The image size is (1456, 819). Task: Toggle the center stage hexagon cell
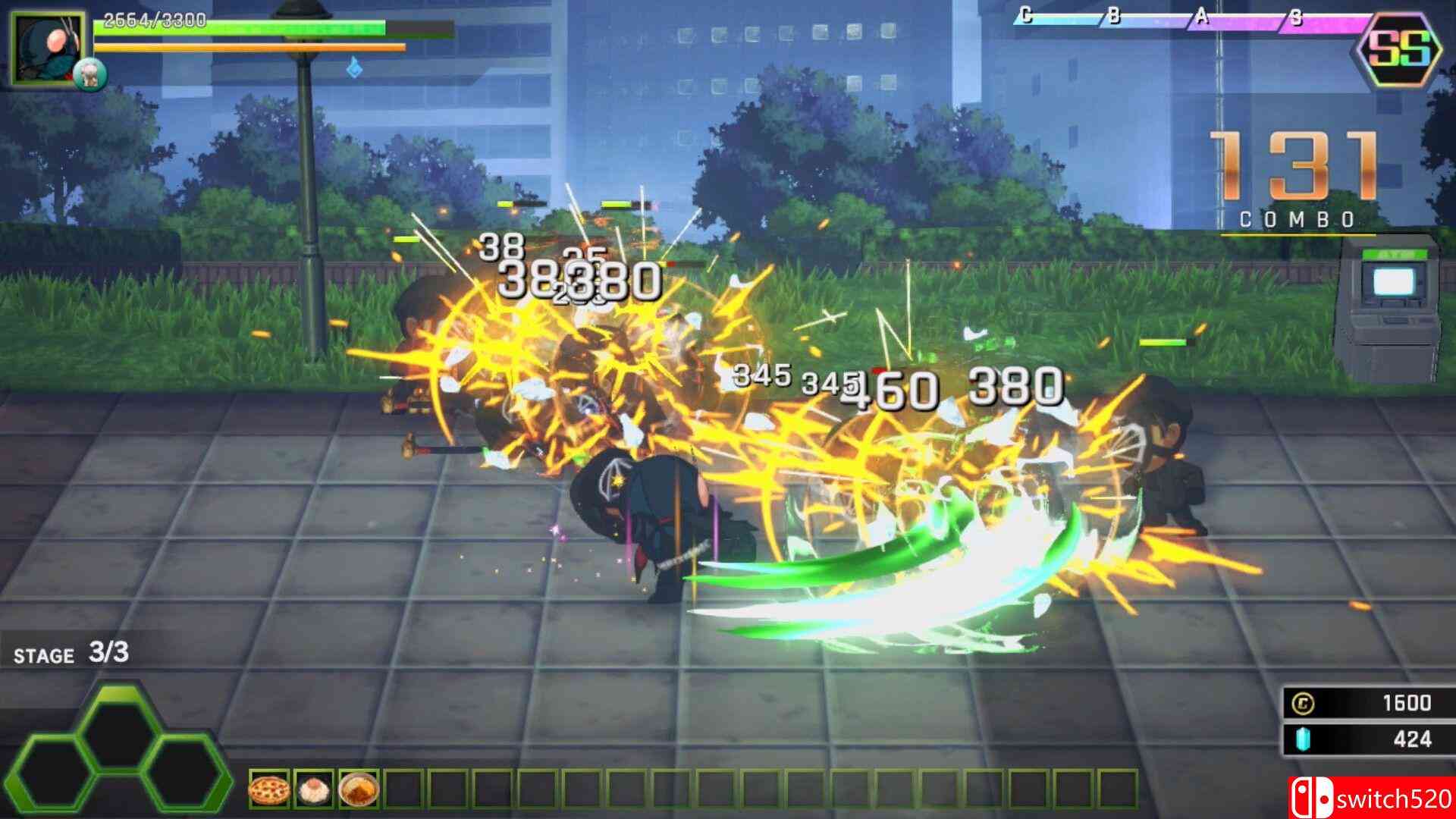pos(122,729)
